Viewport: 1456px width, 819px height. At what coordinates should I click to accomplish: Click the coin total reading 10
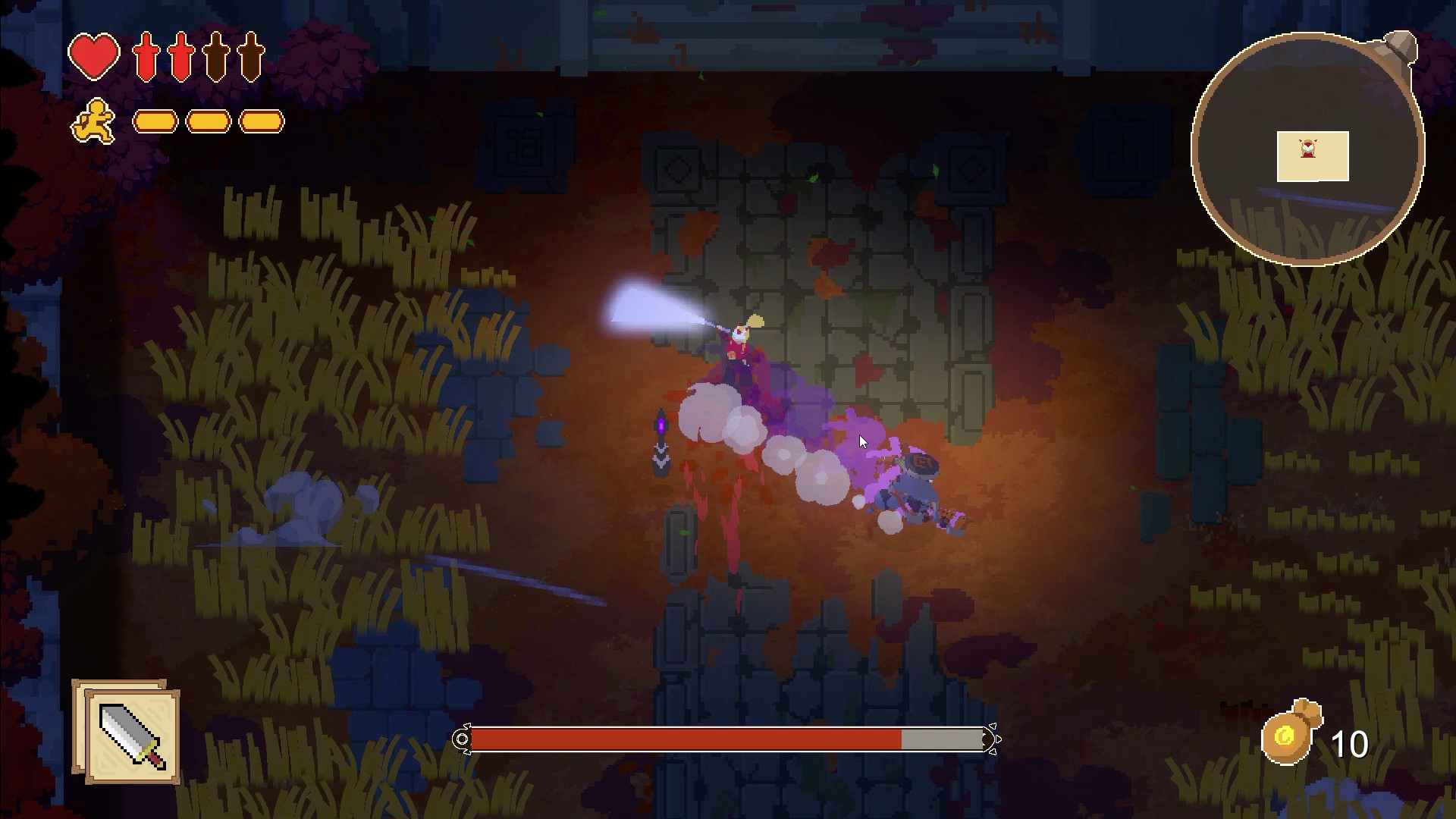(1351, 742)
